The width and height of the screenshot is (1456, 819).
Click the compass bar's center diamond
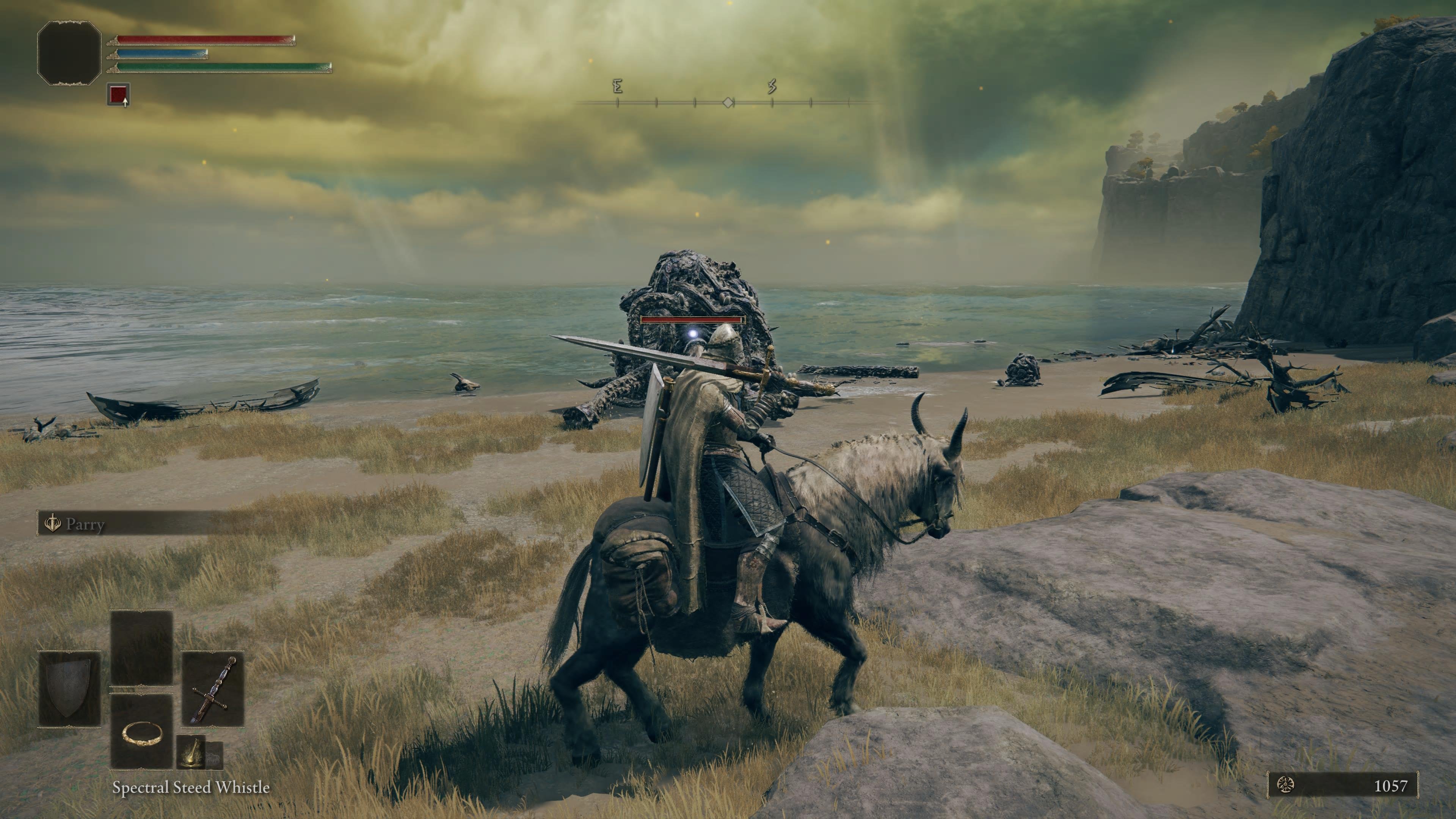728,102
